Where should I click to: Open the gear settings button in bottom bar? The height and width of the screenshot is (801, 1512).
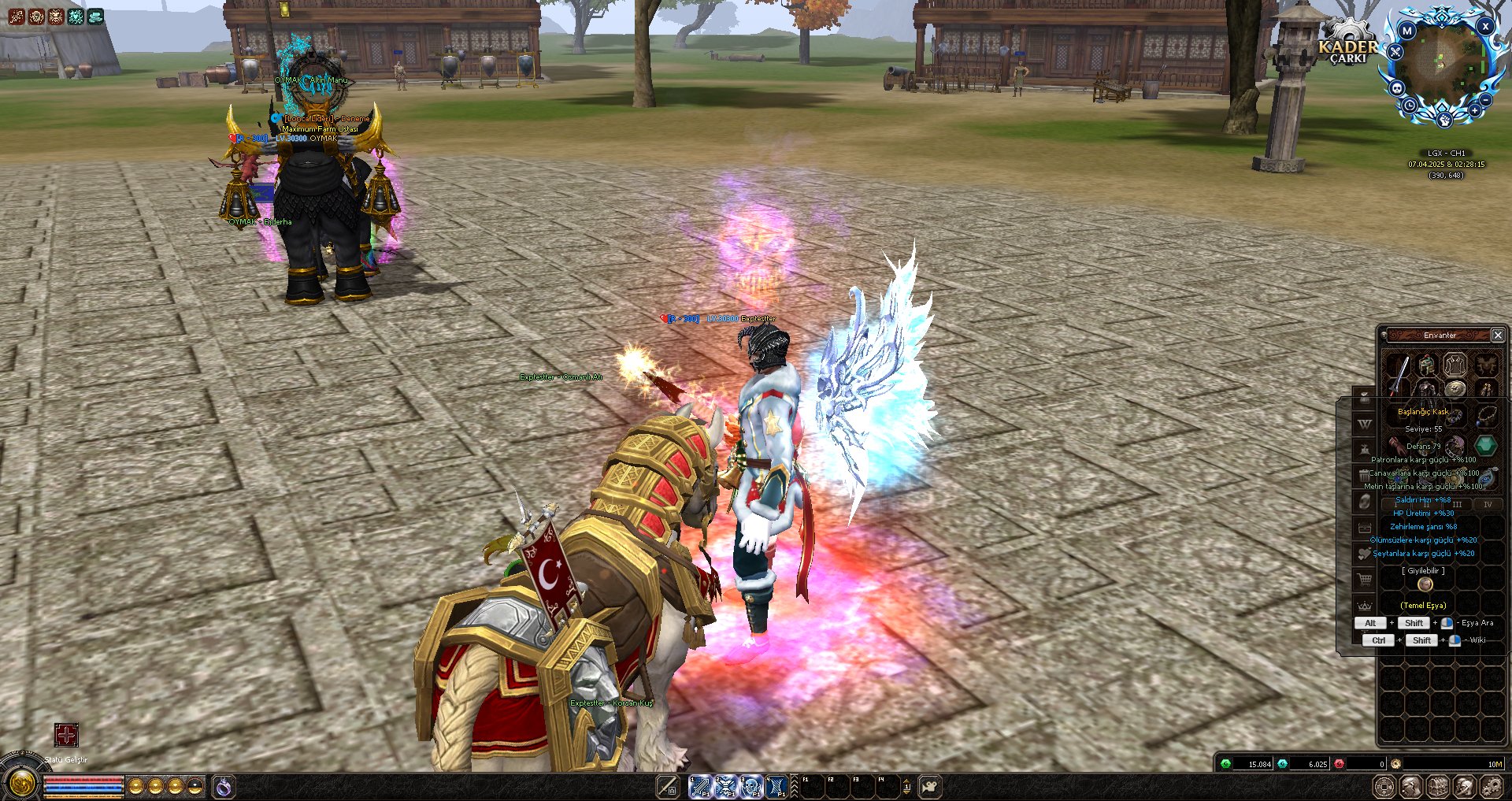(1492, 786)
